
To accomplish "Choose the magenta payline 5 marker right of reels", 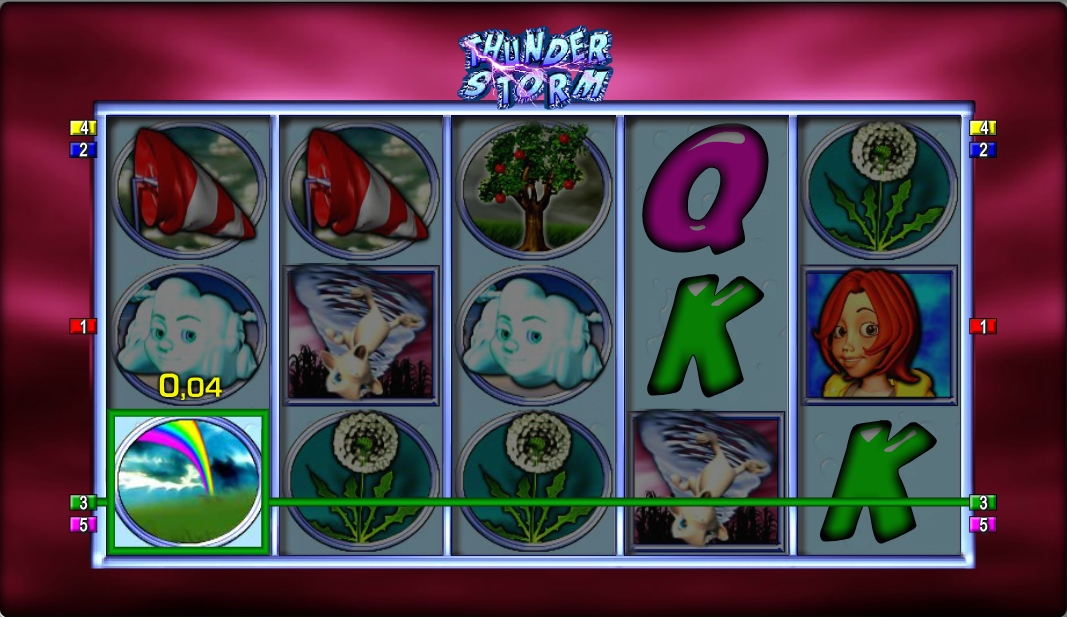I will pyautogui.click(x=983, y=525).
